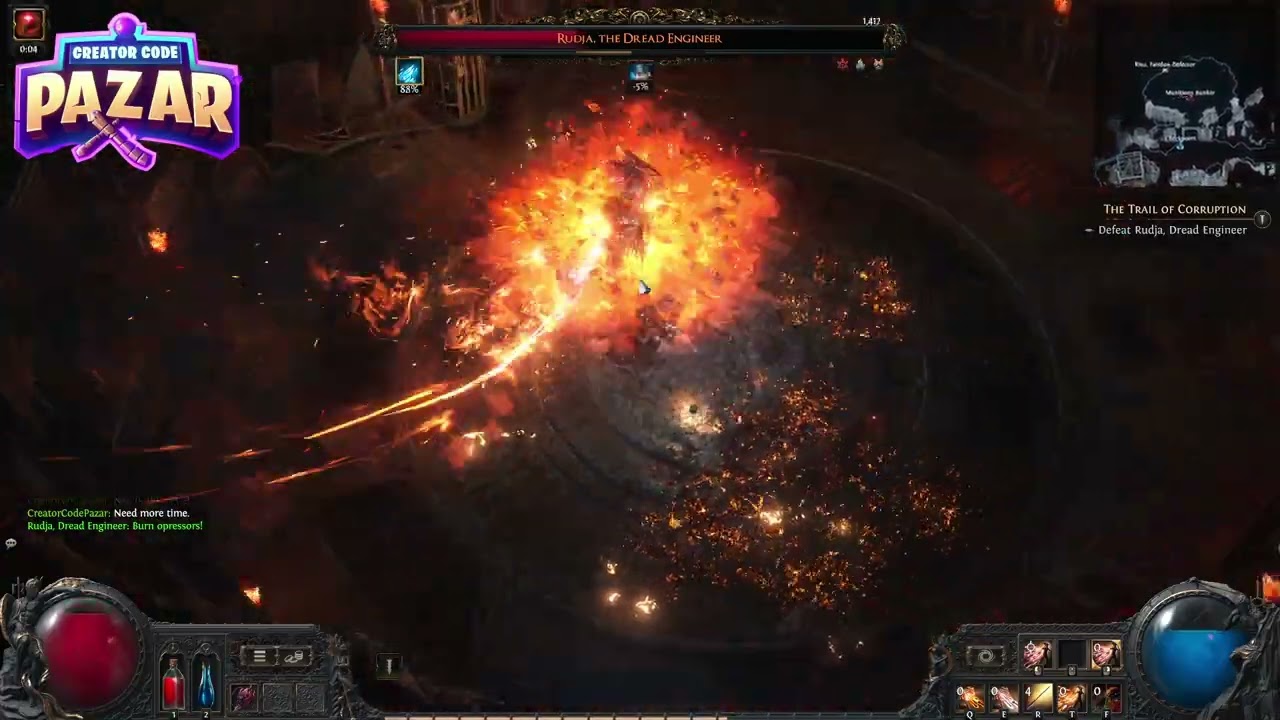Activate the Q fire slam skill
The height and width of the screenshot is (720, 1280).
[970, 697]
